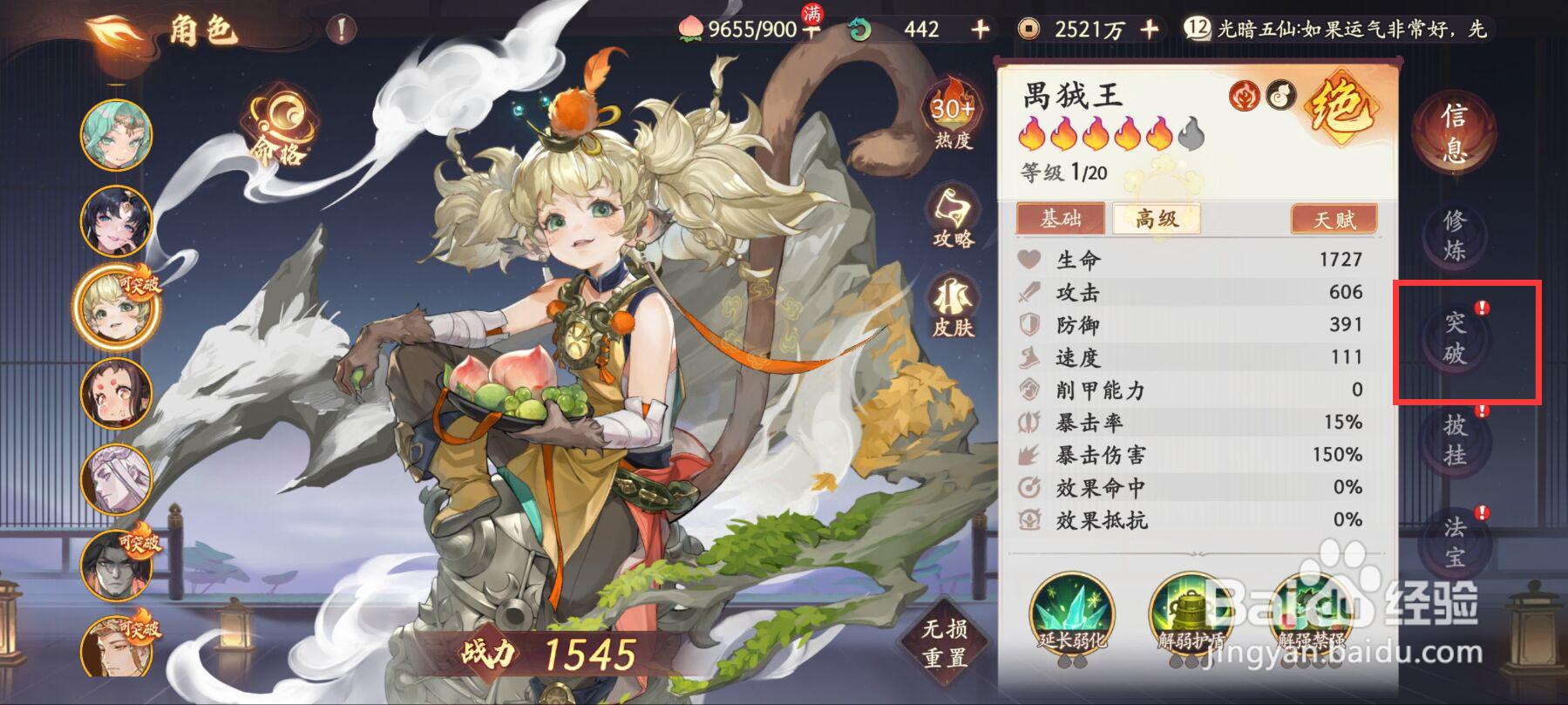Click the fire element icon beside 禺狨王
The height and width of the screenshot is (705, 1568).
[1245, 96]
